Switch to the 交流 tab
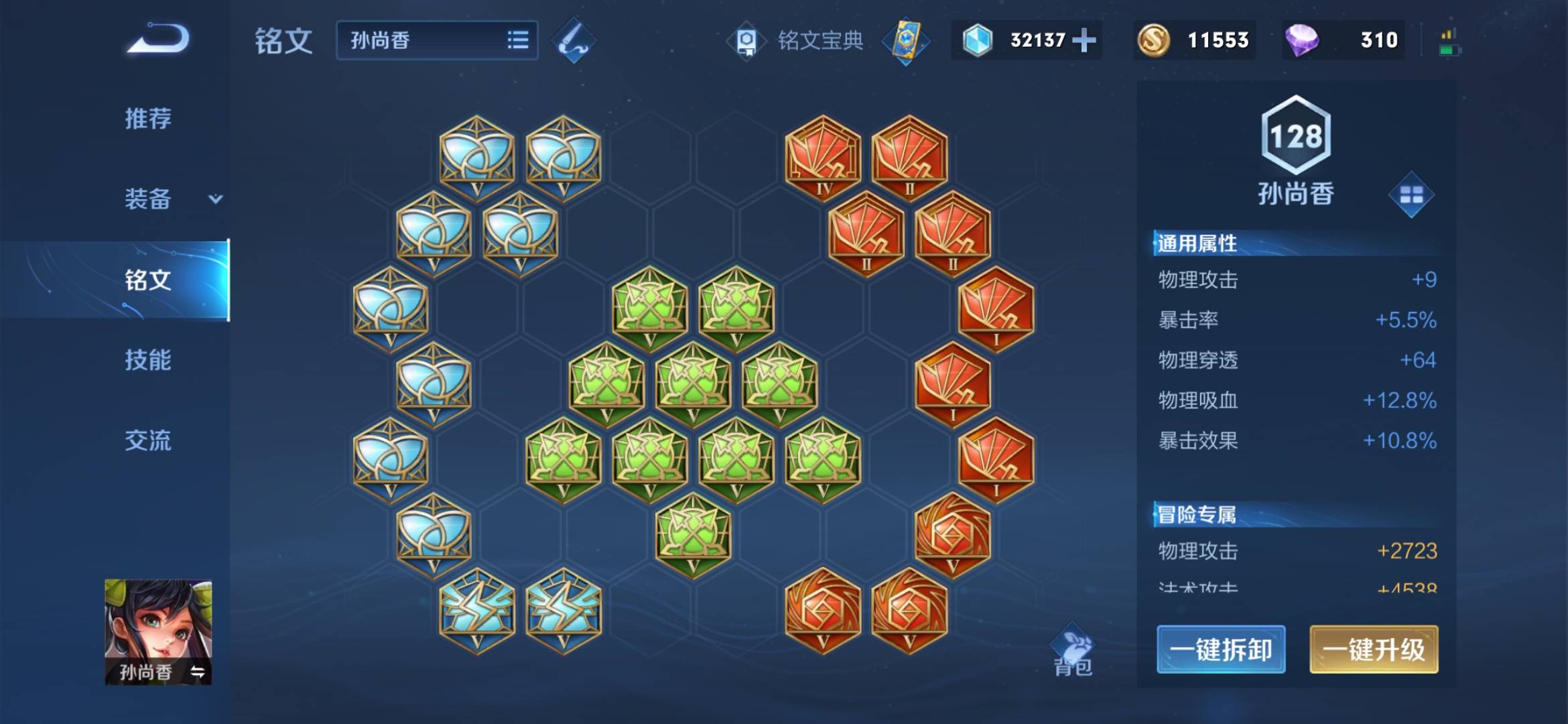This screenshot has width=1568, height=724. click(148, 440)
